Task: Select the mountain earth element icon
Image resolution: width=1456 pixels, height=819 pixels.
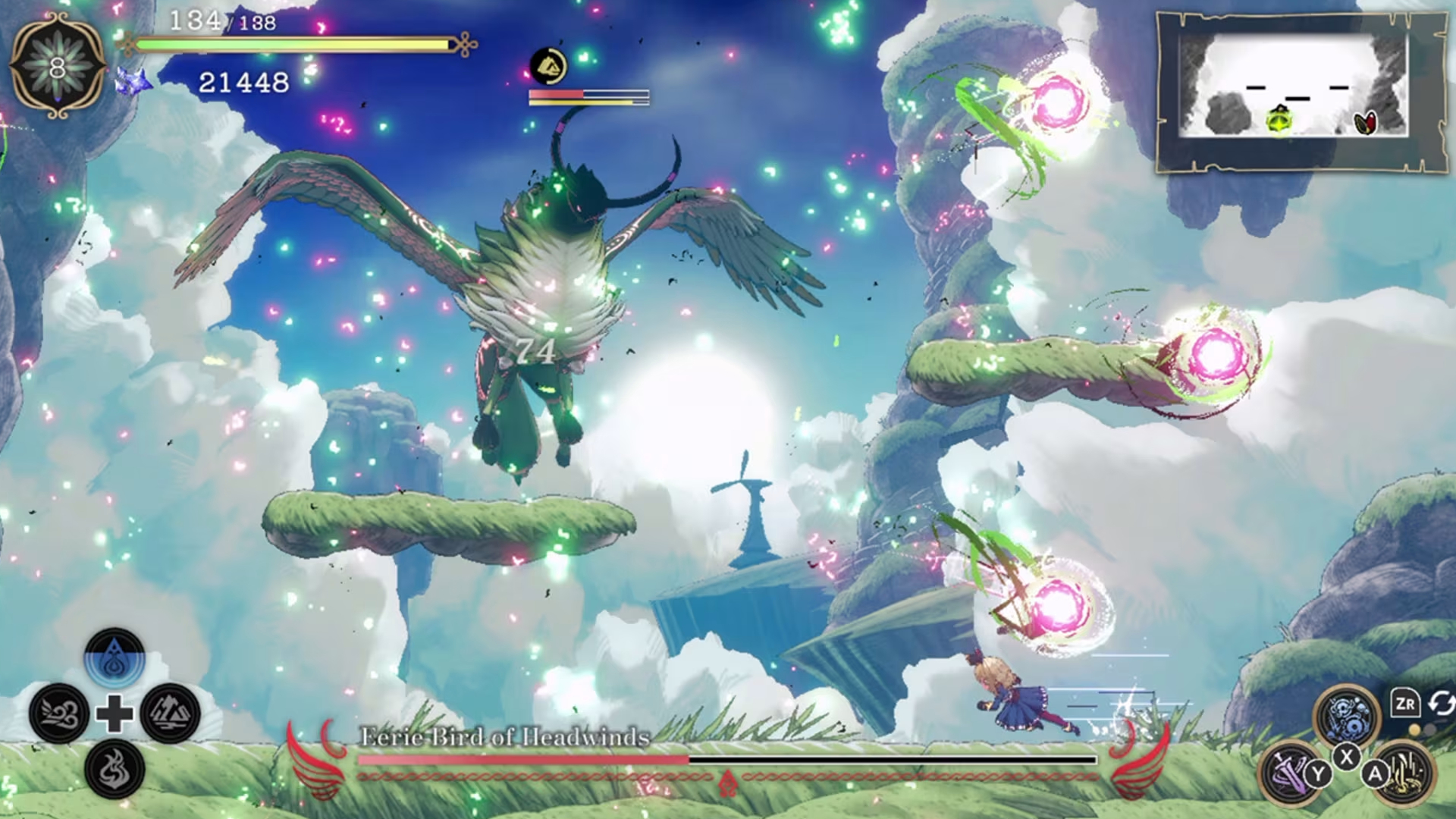Action: point(170,714)
